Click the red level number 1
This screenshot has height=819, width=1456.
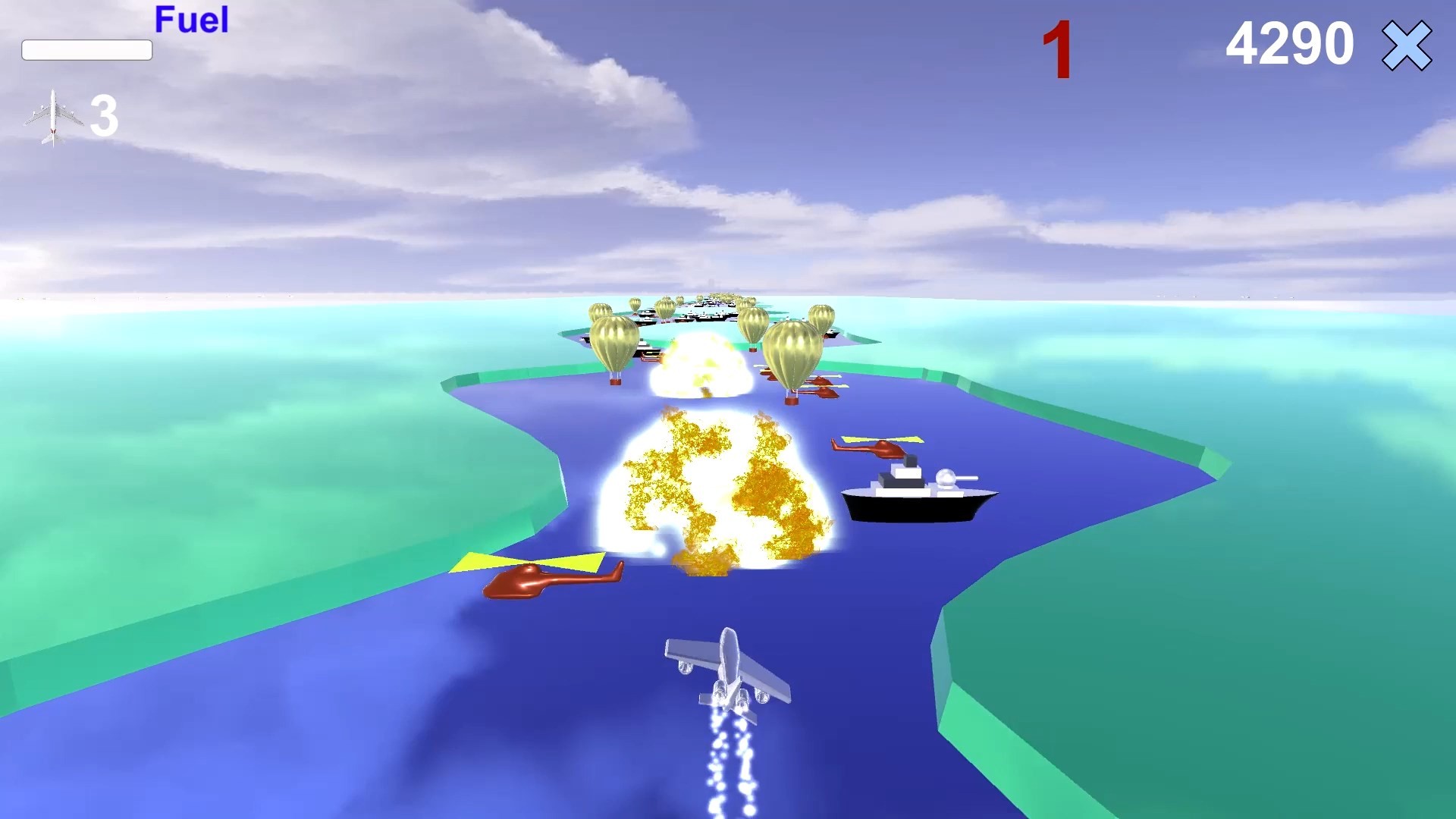[x=1059, y=45]
